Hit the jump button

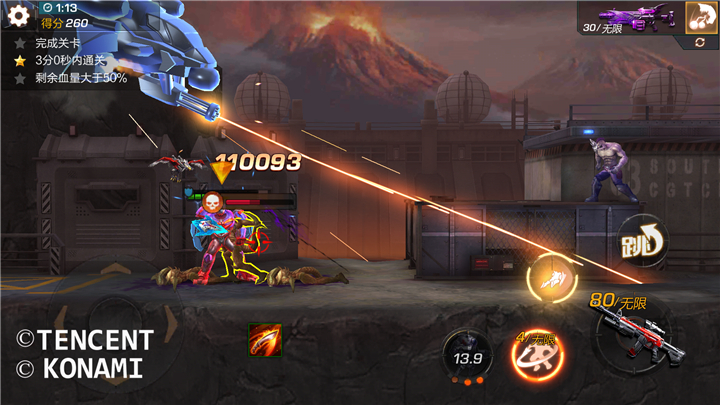(642, 241)
